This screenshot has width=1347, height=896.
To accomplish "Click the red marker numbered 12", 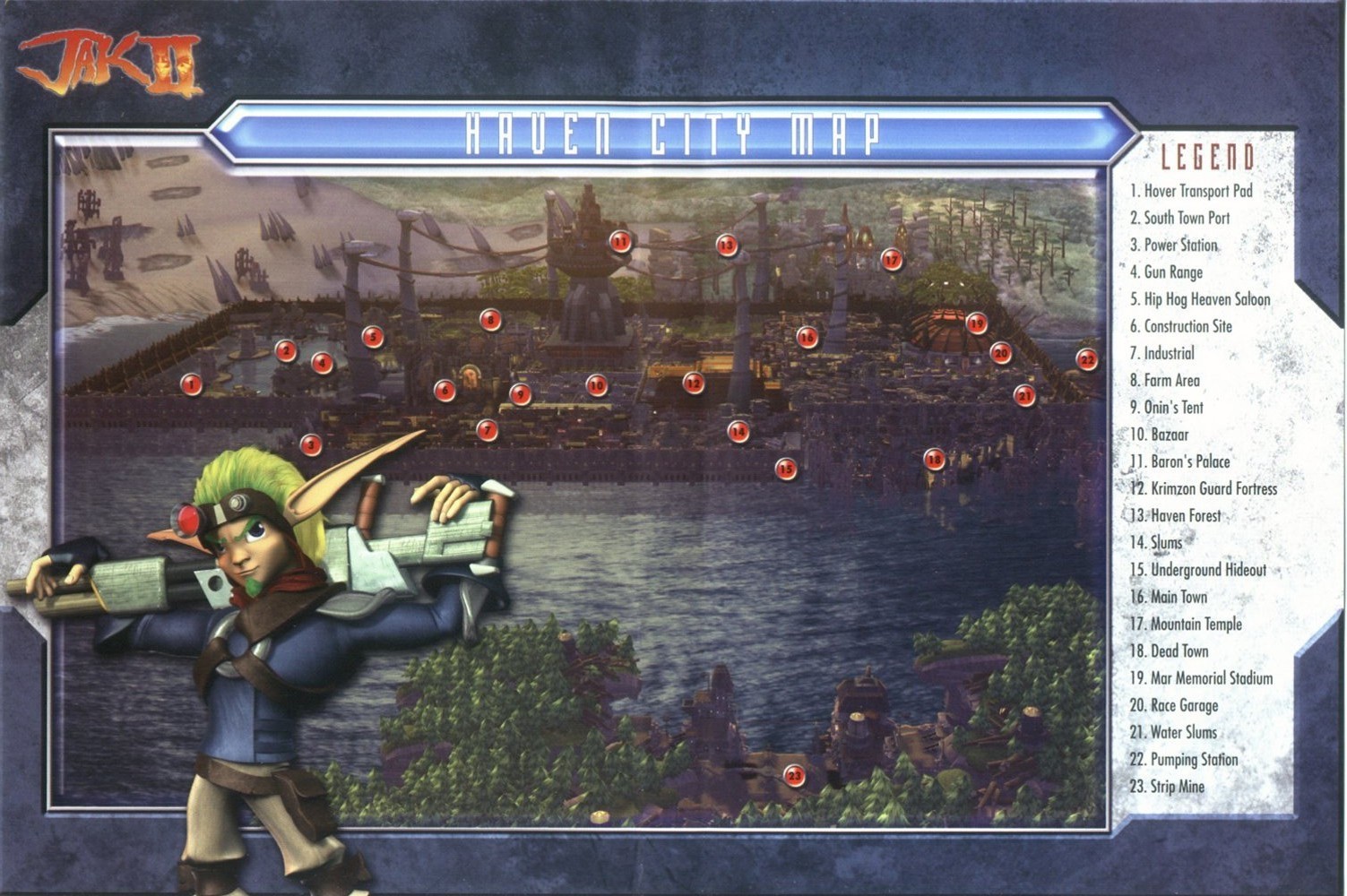I will pos(693,383).
